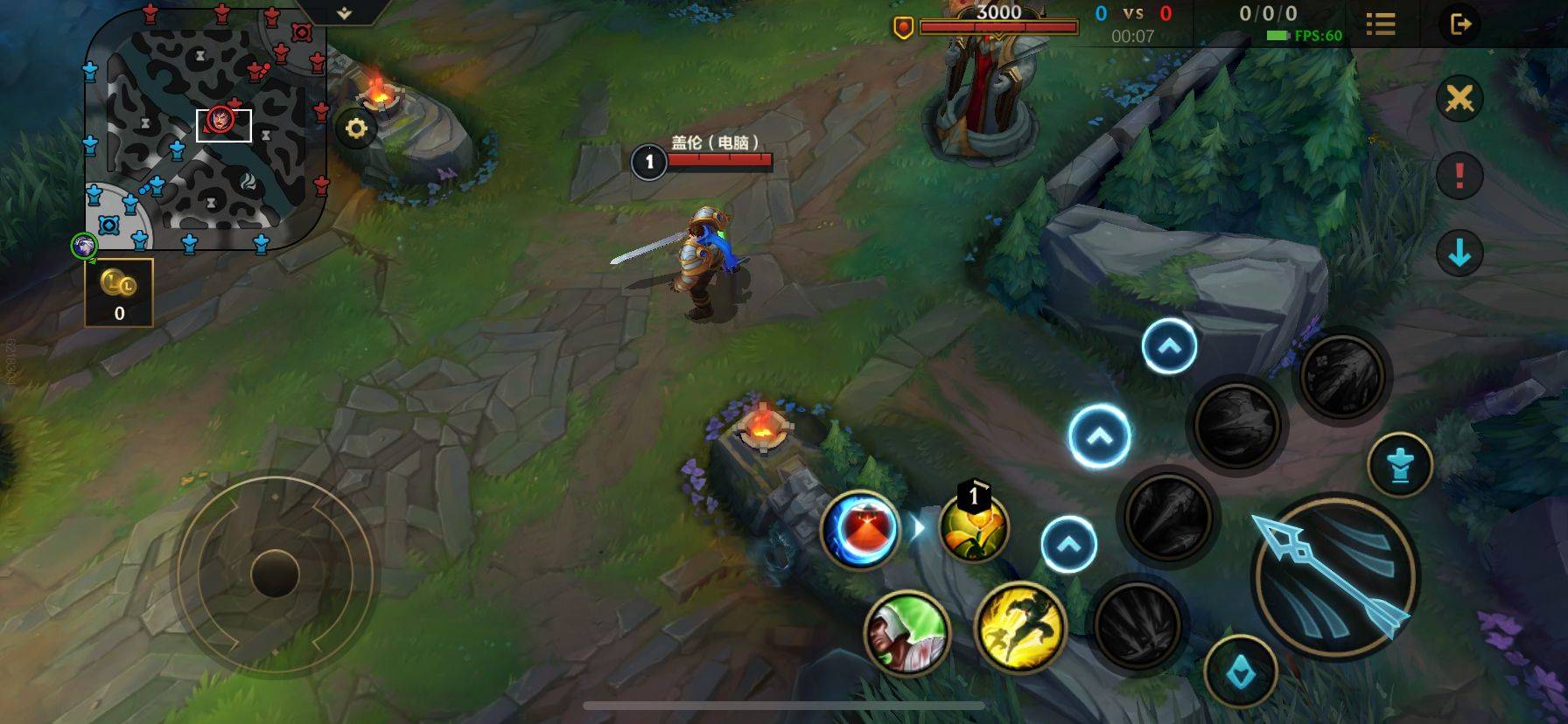Send the crossed swords attack ping

(1459, 99)
